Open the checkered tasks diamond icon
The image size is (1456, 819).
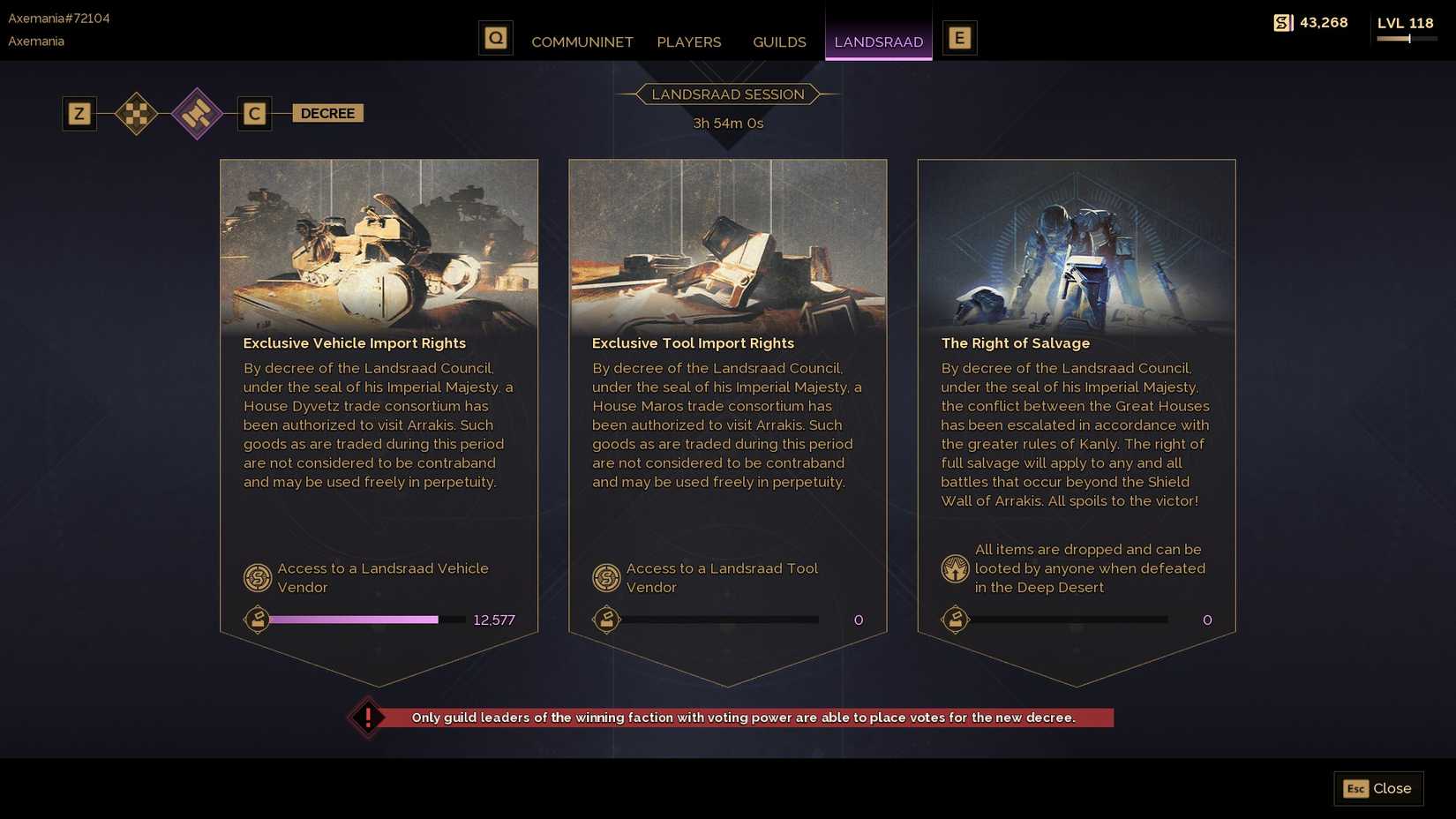pyautogui.click(x=138, y=113)
